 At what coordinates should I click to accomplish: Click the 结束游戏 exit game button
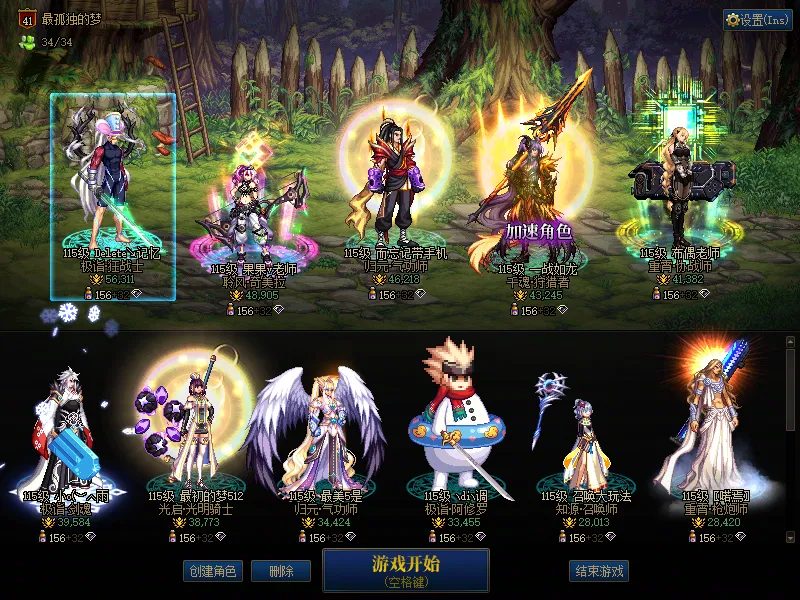(x=599, y=571)
